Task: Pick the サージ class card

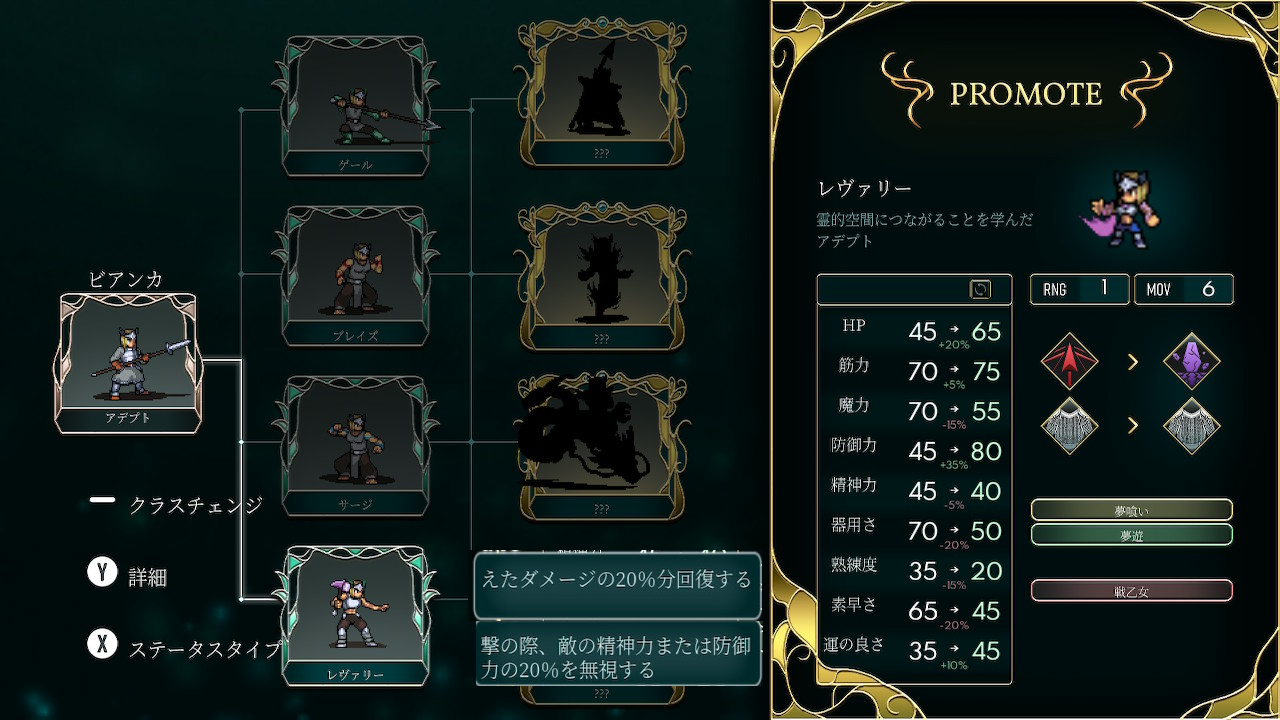Action: tap(356, 445)
